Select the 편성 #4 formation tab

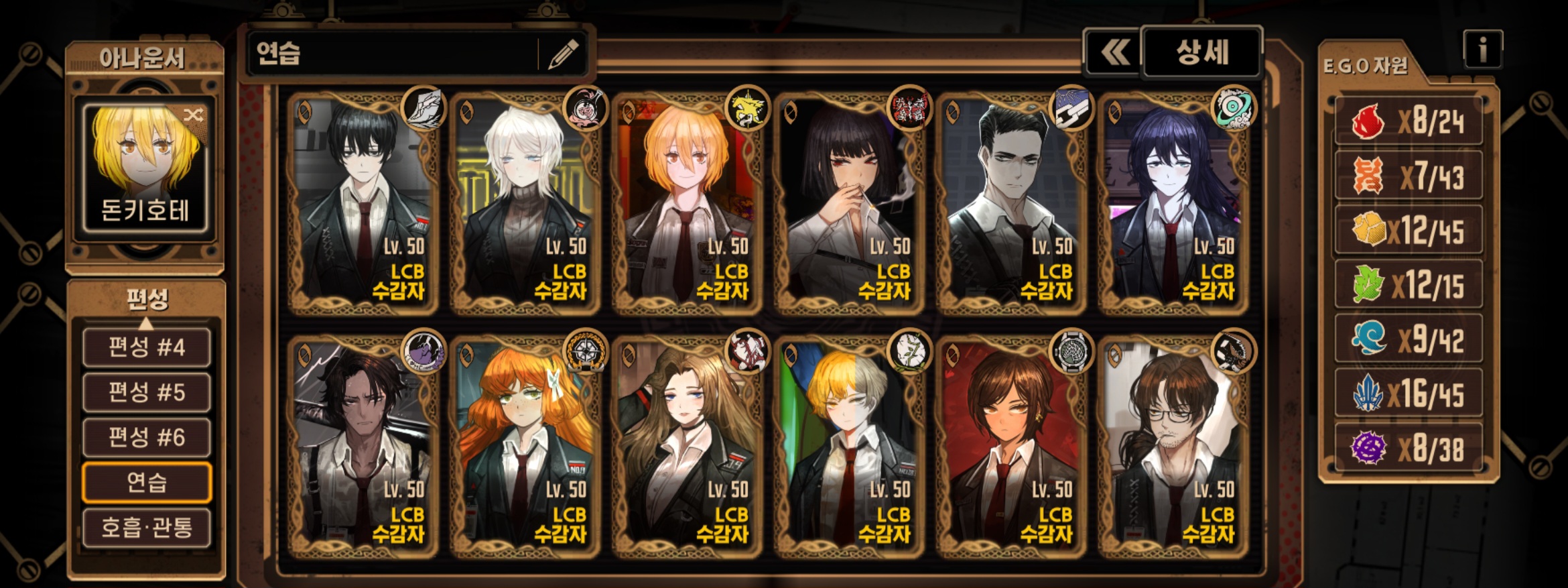pos(146,347)
